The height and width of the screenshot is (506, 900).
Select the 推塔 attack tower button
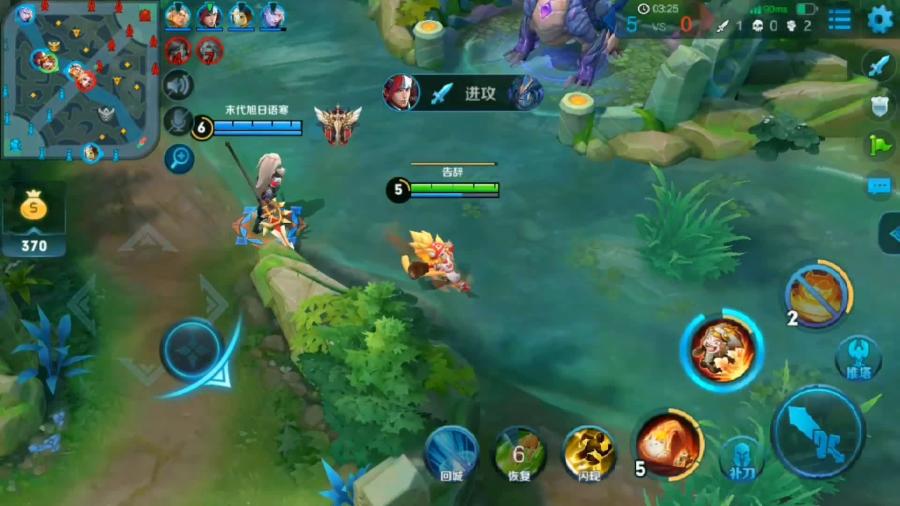click(858, 358)
